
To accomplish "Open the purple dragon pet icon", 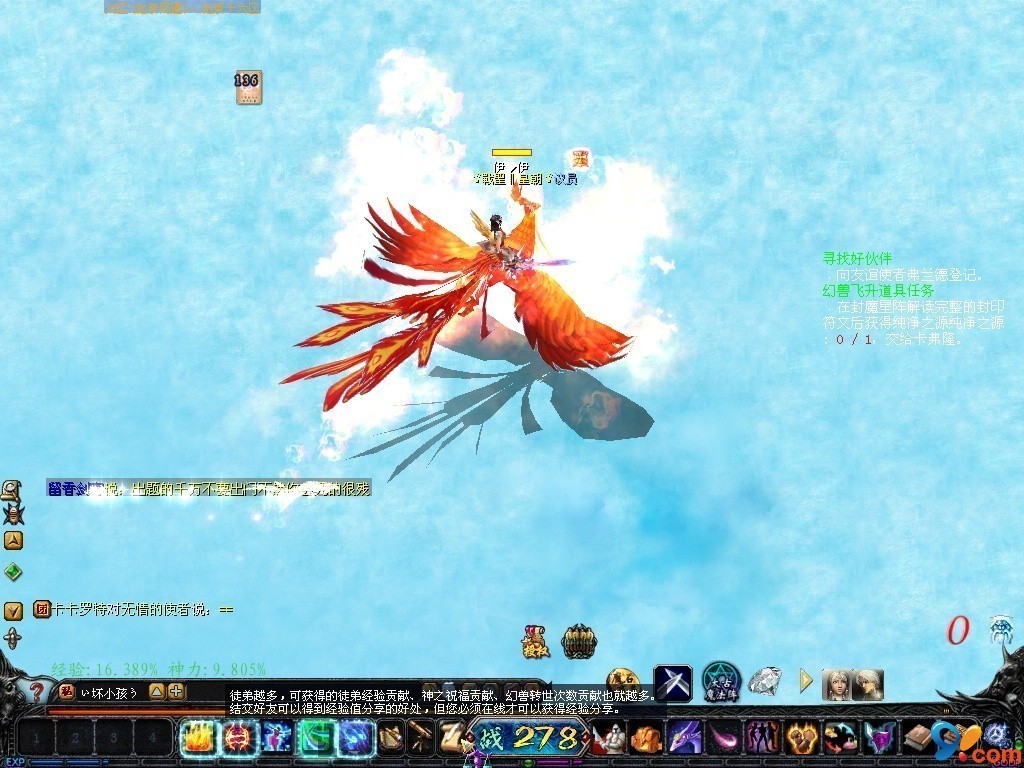I will 685,739.
